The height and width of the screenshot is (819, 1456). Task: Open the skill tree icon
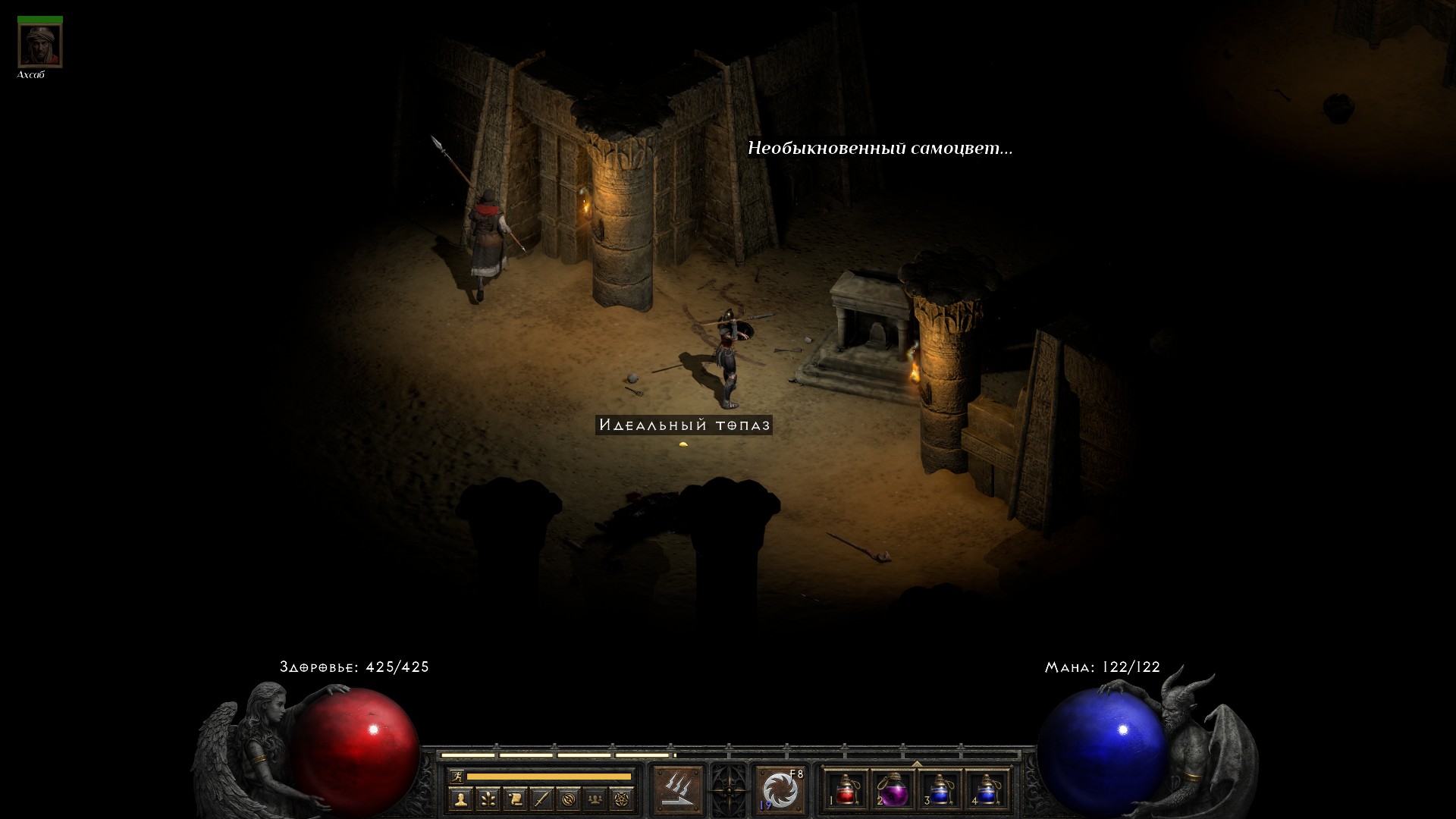coord(488,799)
